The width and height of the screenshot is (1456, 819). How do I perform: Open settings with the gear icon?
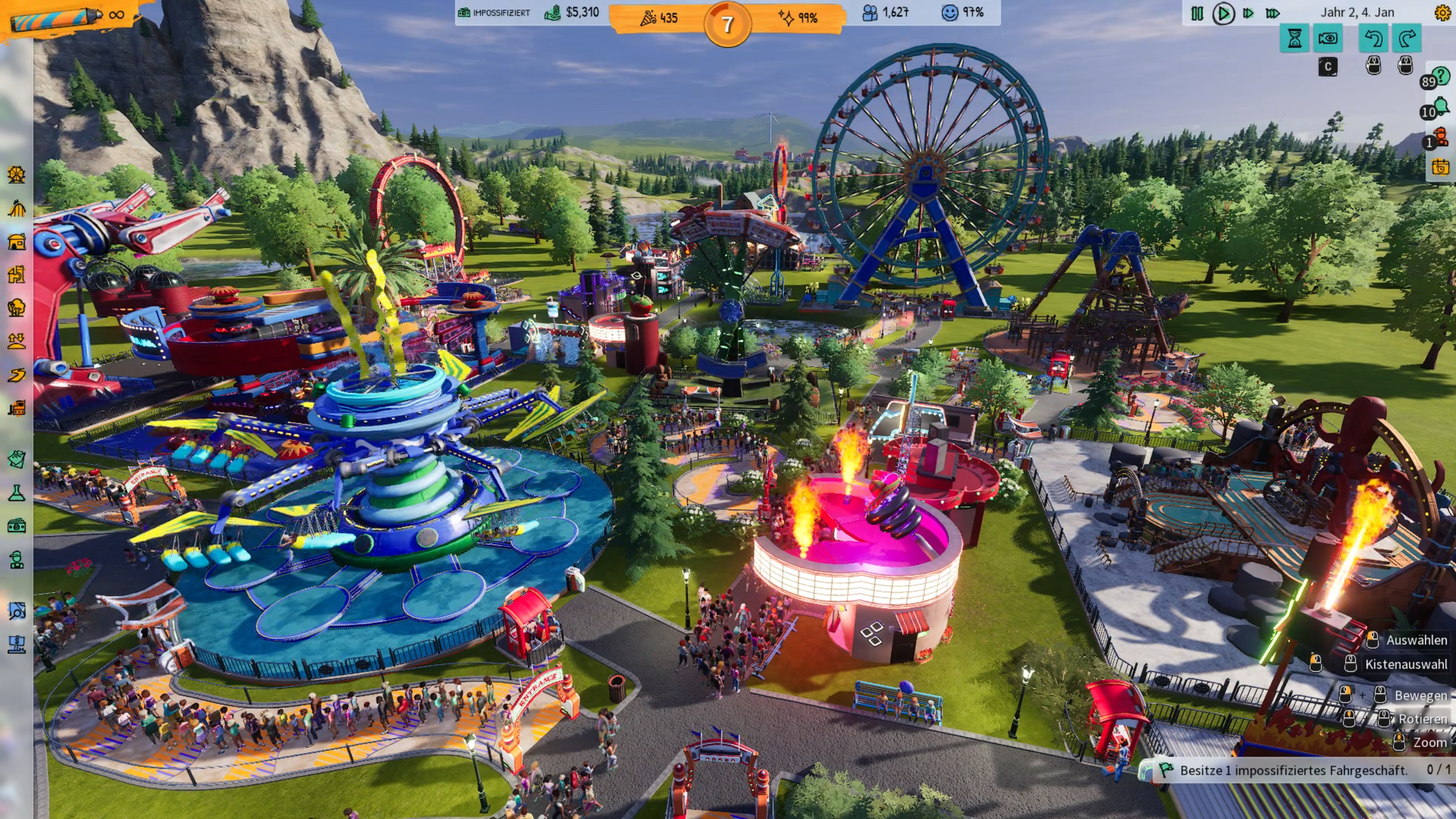point(1442,13)
